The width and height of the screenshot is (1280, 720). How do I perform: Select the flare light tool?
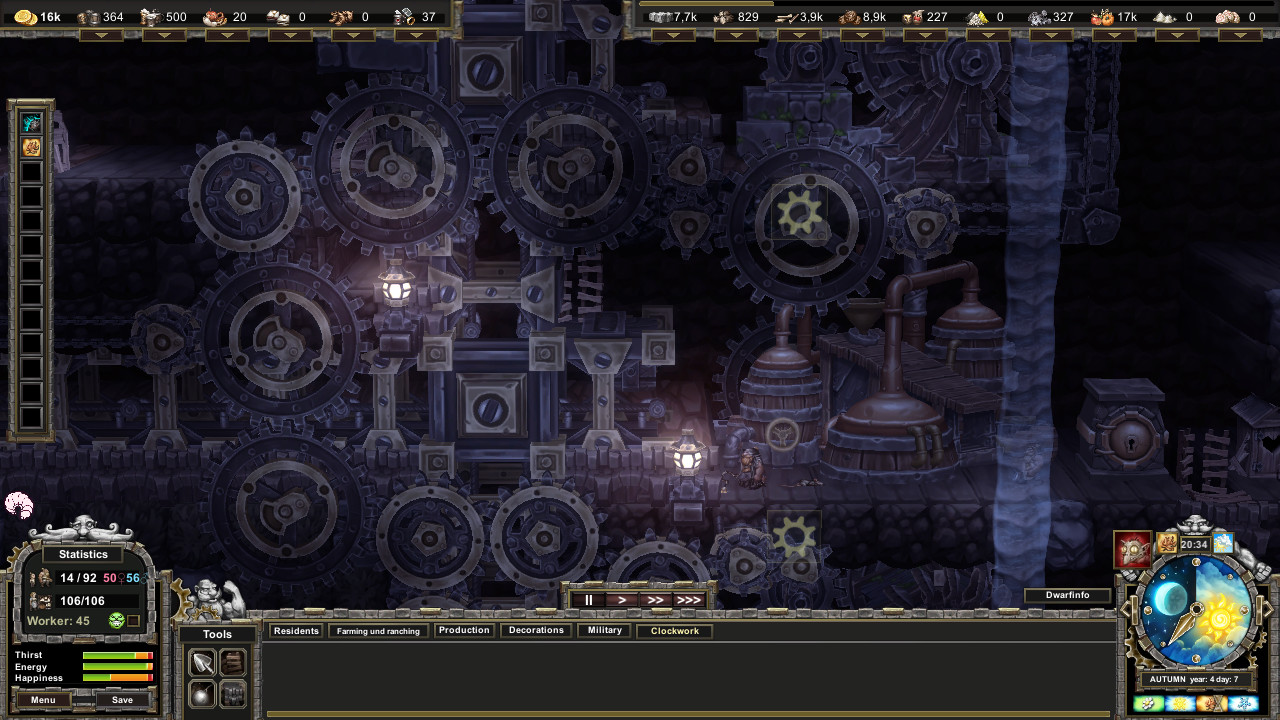pyautogui.click(x=202, y=694)
